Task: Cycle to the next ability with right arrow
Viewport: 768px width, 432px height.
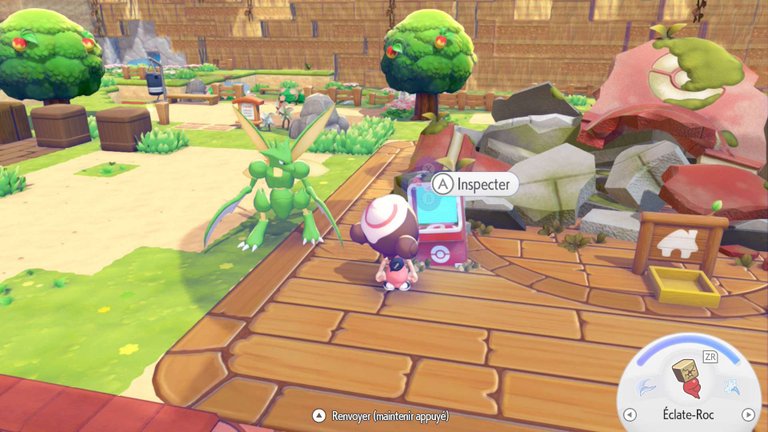Action: point(747,415)
